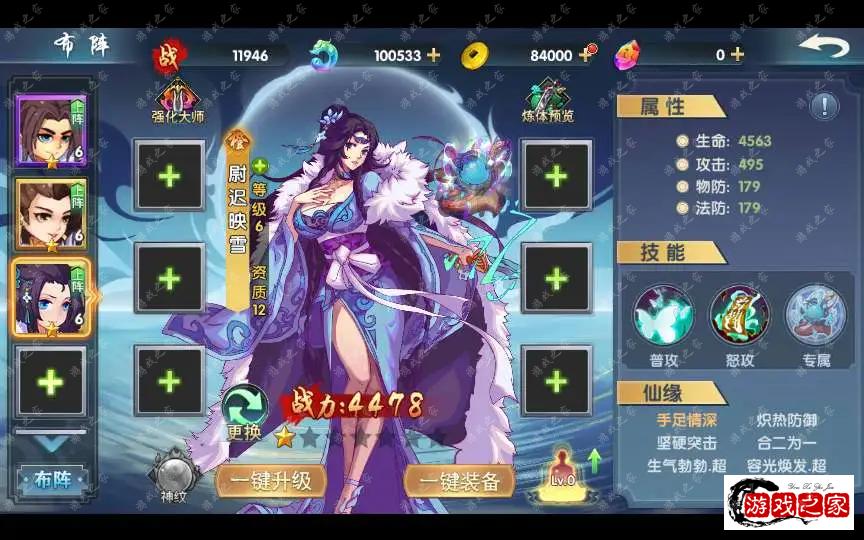Add more rainbow gems with plus
864x540 pixels.
[x=737, y=55]
